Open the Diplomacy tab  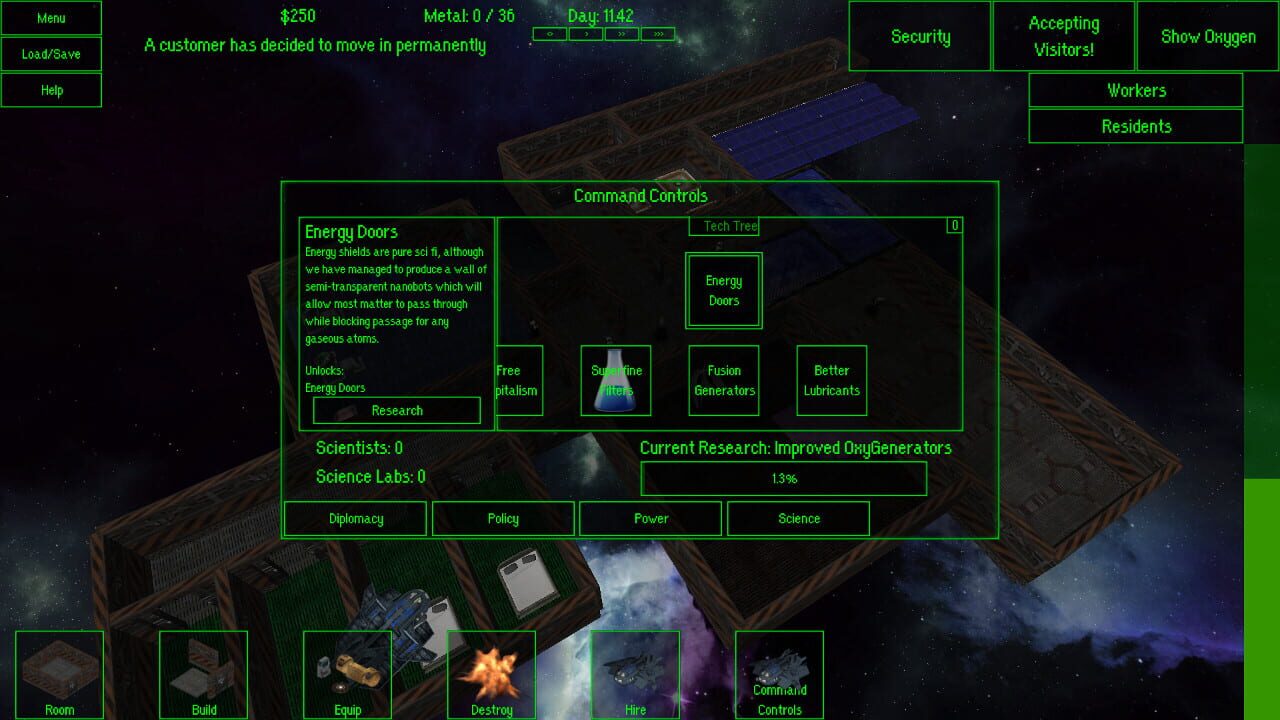click(356, 518)
